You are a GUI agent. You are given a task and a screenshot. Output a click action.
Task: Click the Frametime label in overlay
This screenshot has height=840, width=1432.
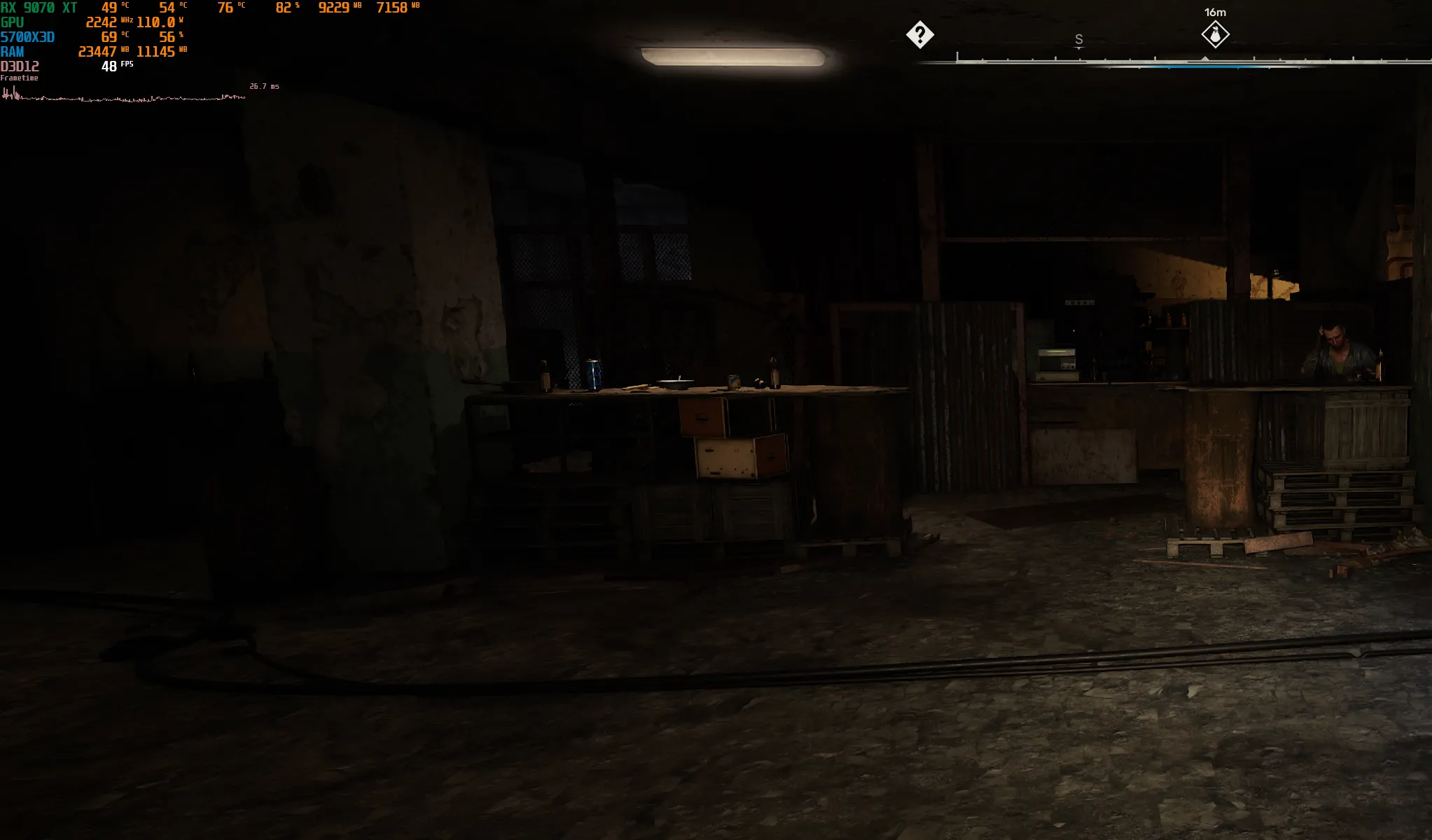point(20,77)
